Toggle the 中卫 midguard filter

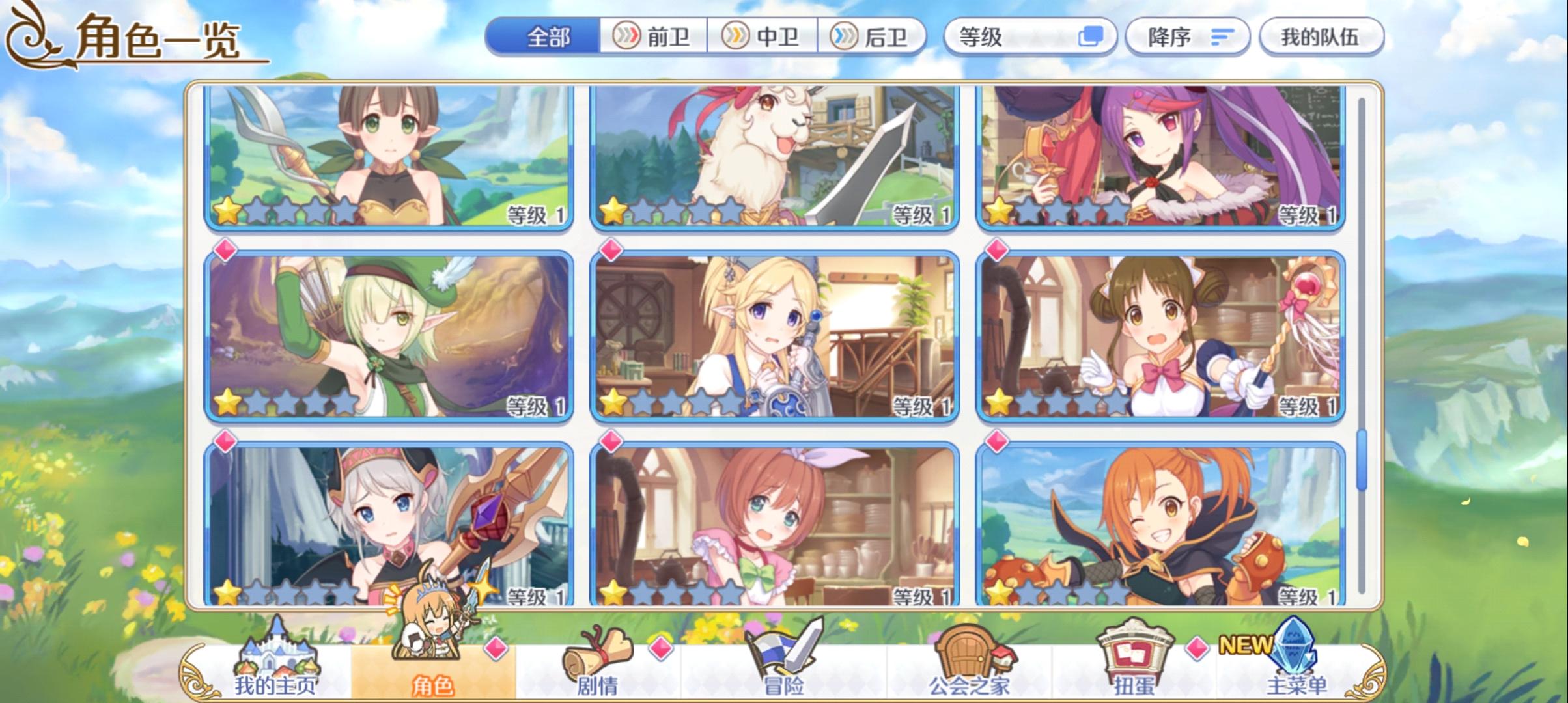[763, 38]
